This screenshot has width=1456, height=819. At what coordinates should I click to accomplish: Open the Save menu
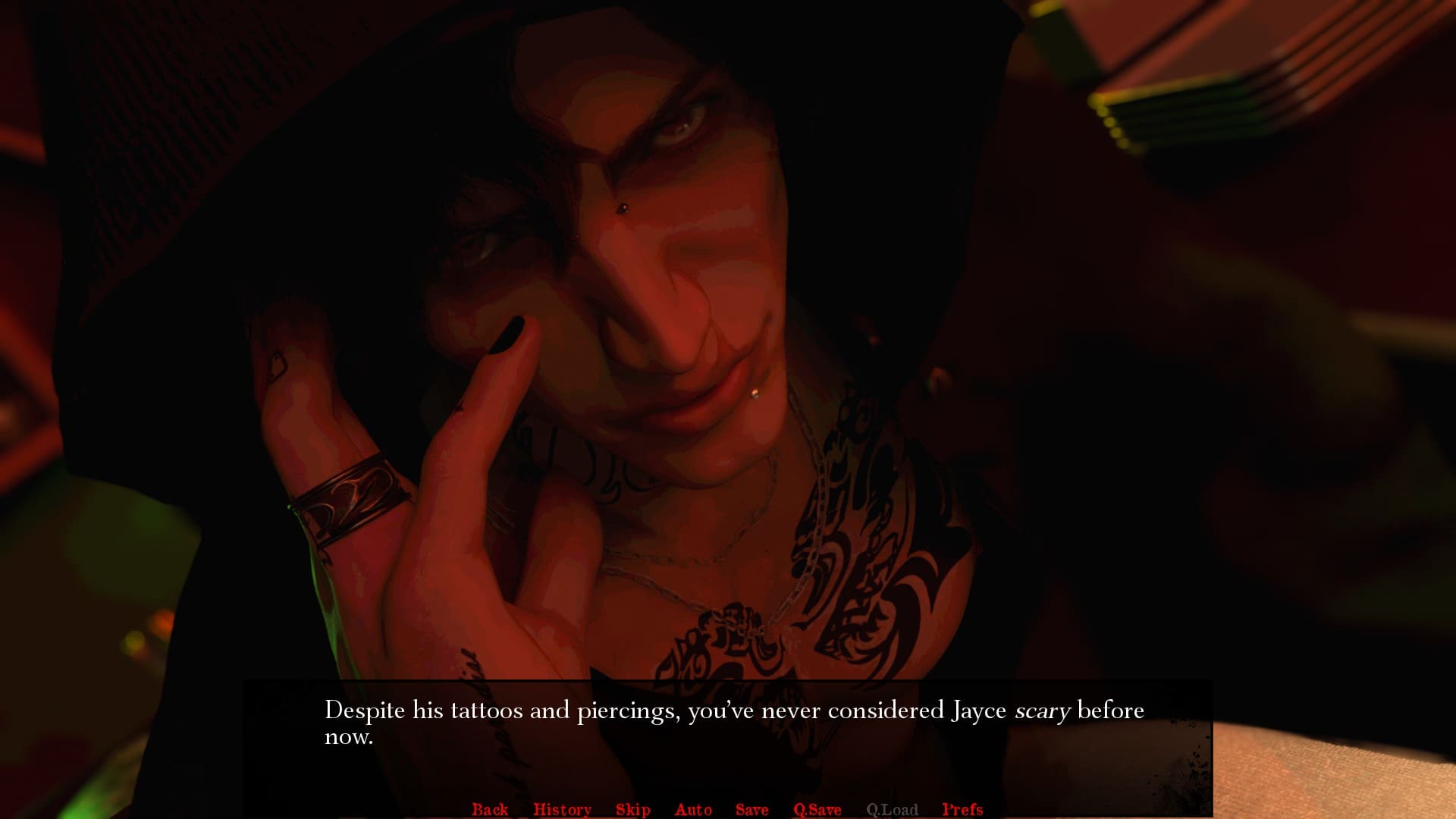point(752,809)
